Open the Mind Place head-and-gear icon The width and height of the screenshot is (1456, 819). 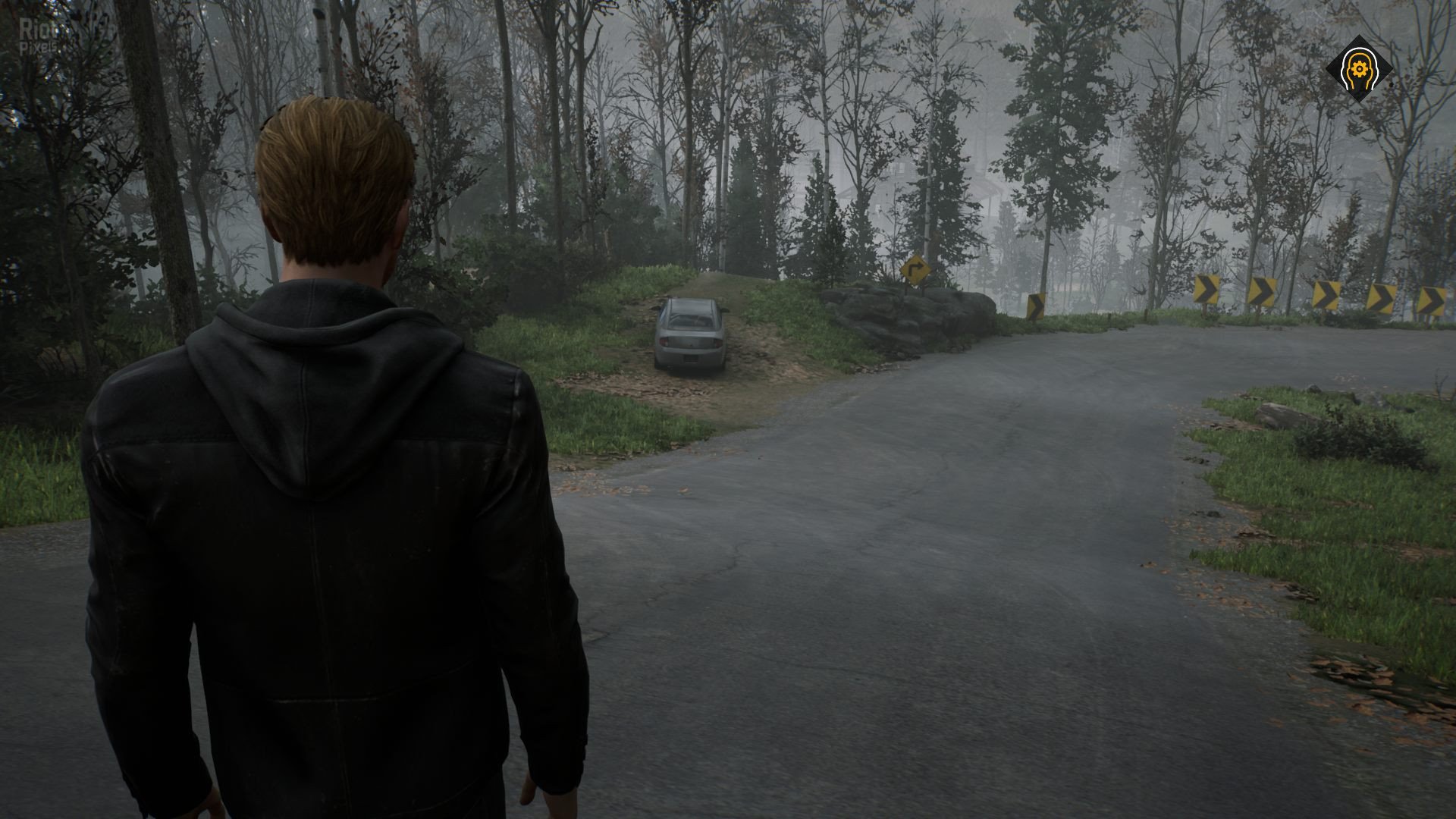[1359, 70]
